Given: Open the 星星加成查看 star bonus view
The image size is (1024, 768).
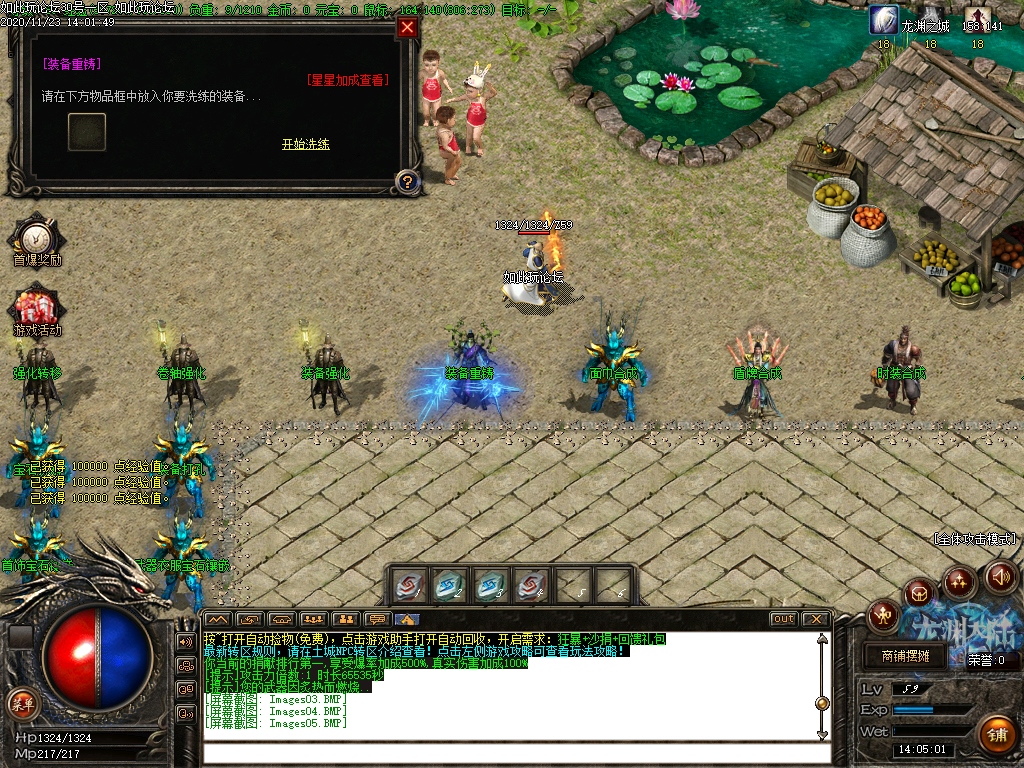Looking at the screenshot, I should (x=347, y=80).
